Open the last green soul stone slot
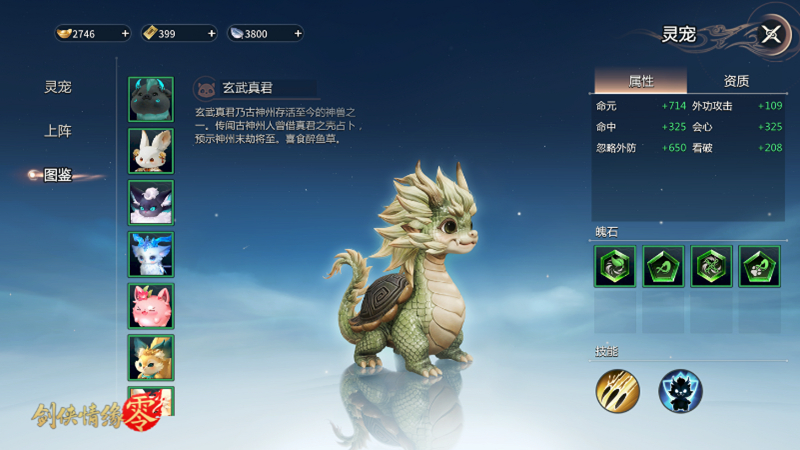This screenshot has width=800, height=450. [759, 267]
